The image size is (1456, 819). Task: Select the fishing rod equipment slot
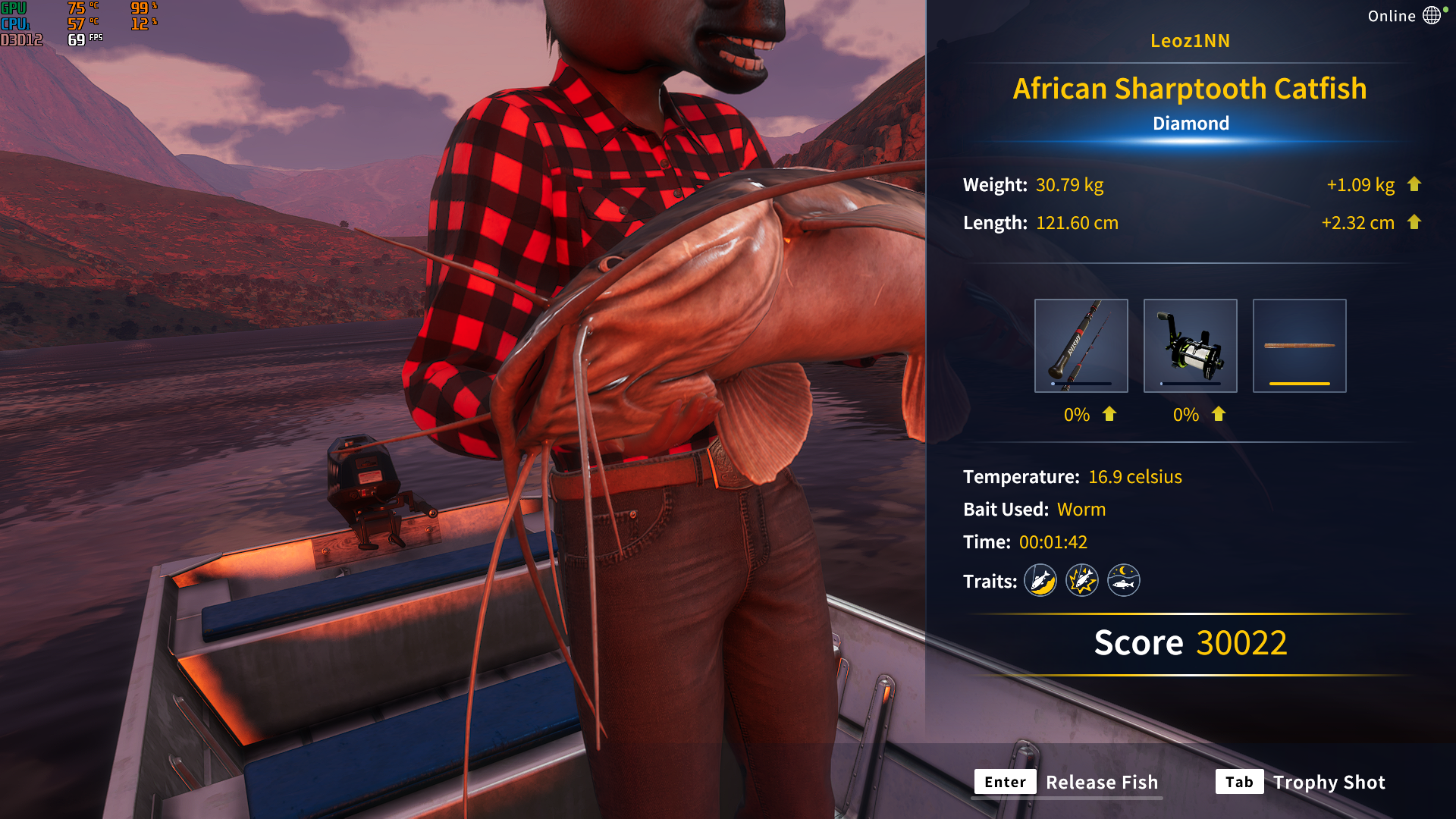(x=1081, y=346)
